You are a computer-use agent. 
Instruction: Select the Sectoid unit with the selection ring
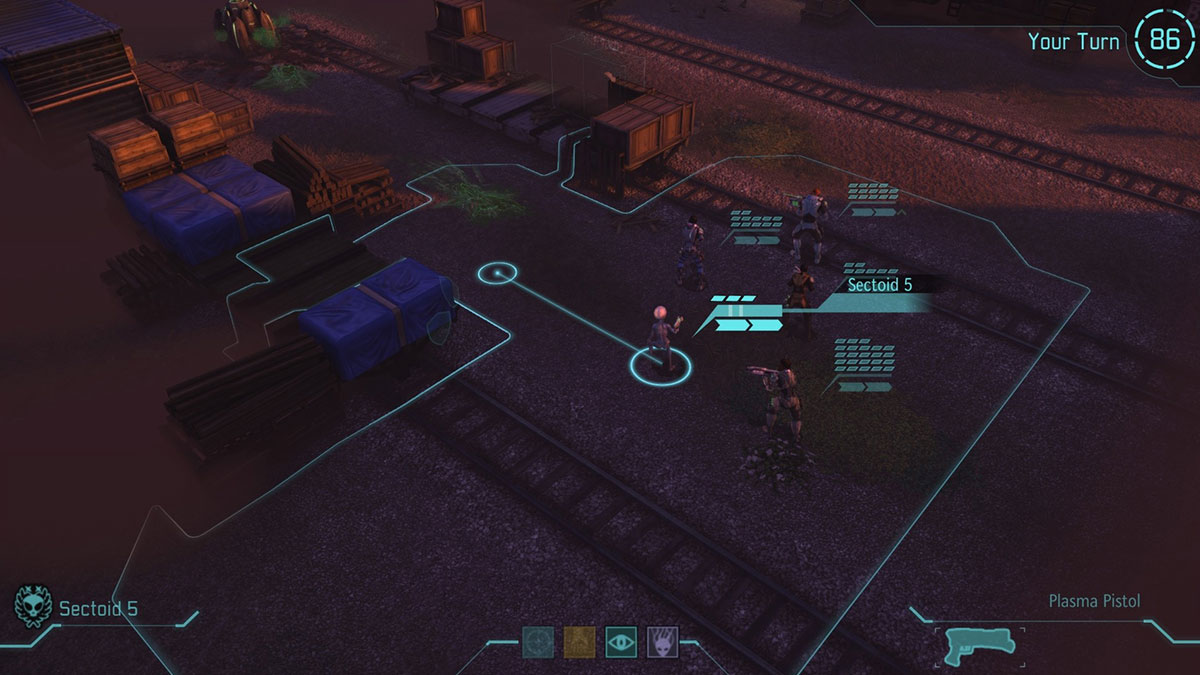pyautogui.click(x=659, y=340)
